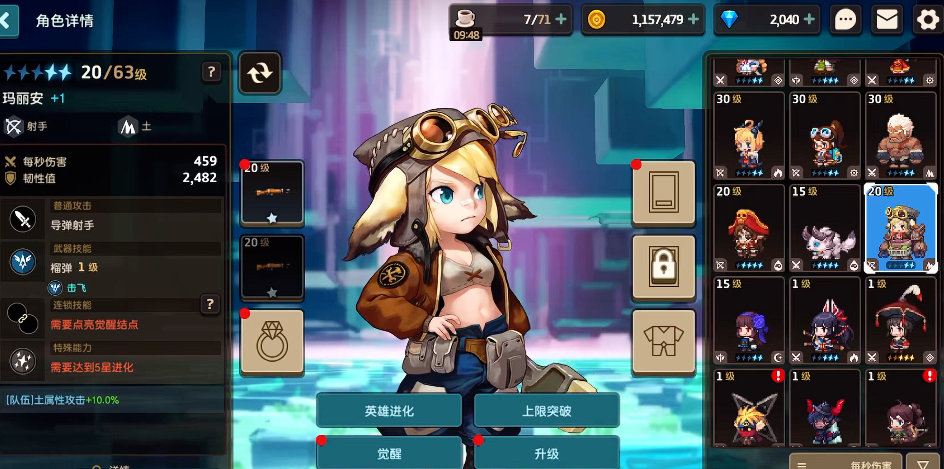The height and width of the screenshot is (469, 944).
Task: Select the first equipped rifle weapon slot
Action: pos(272,192)
